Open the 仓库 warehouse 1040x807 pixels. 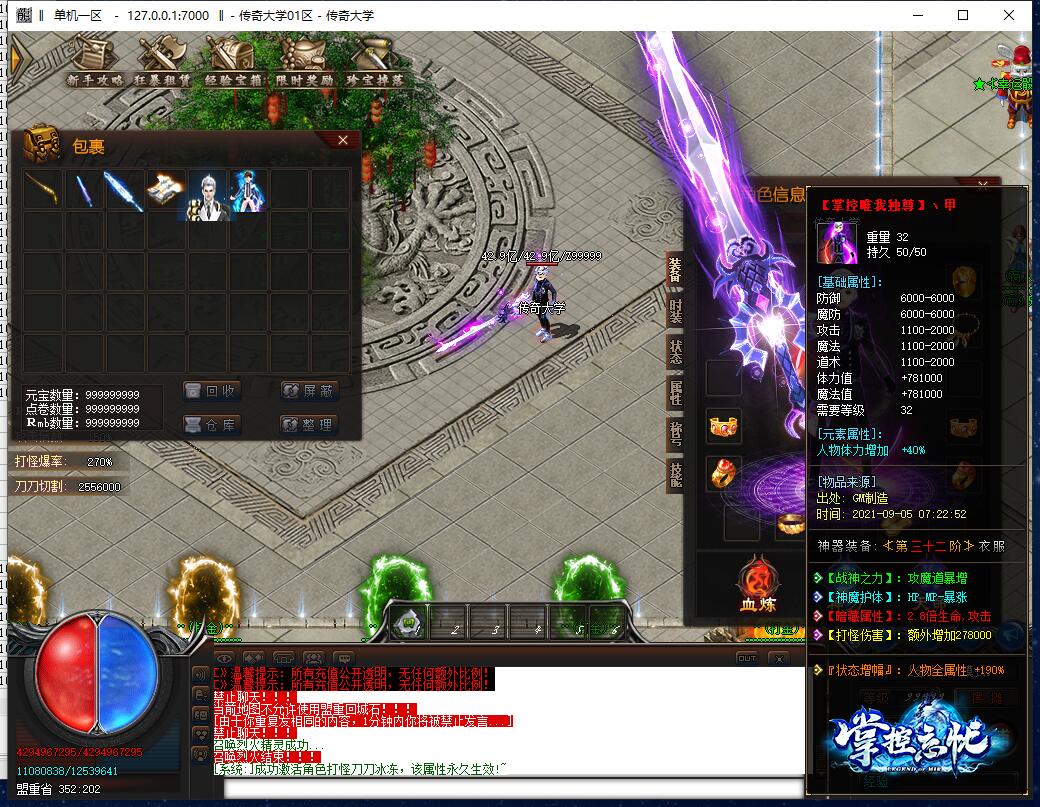coord(211,425)
